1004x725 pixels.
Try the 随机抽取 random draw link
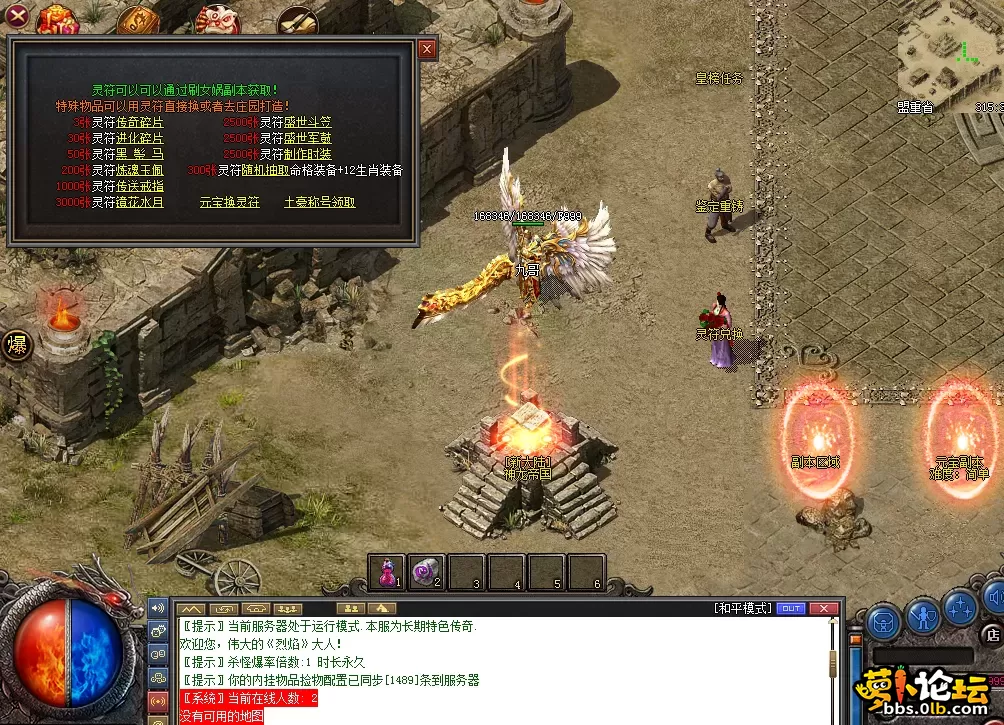coord(265,170)
